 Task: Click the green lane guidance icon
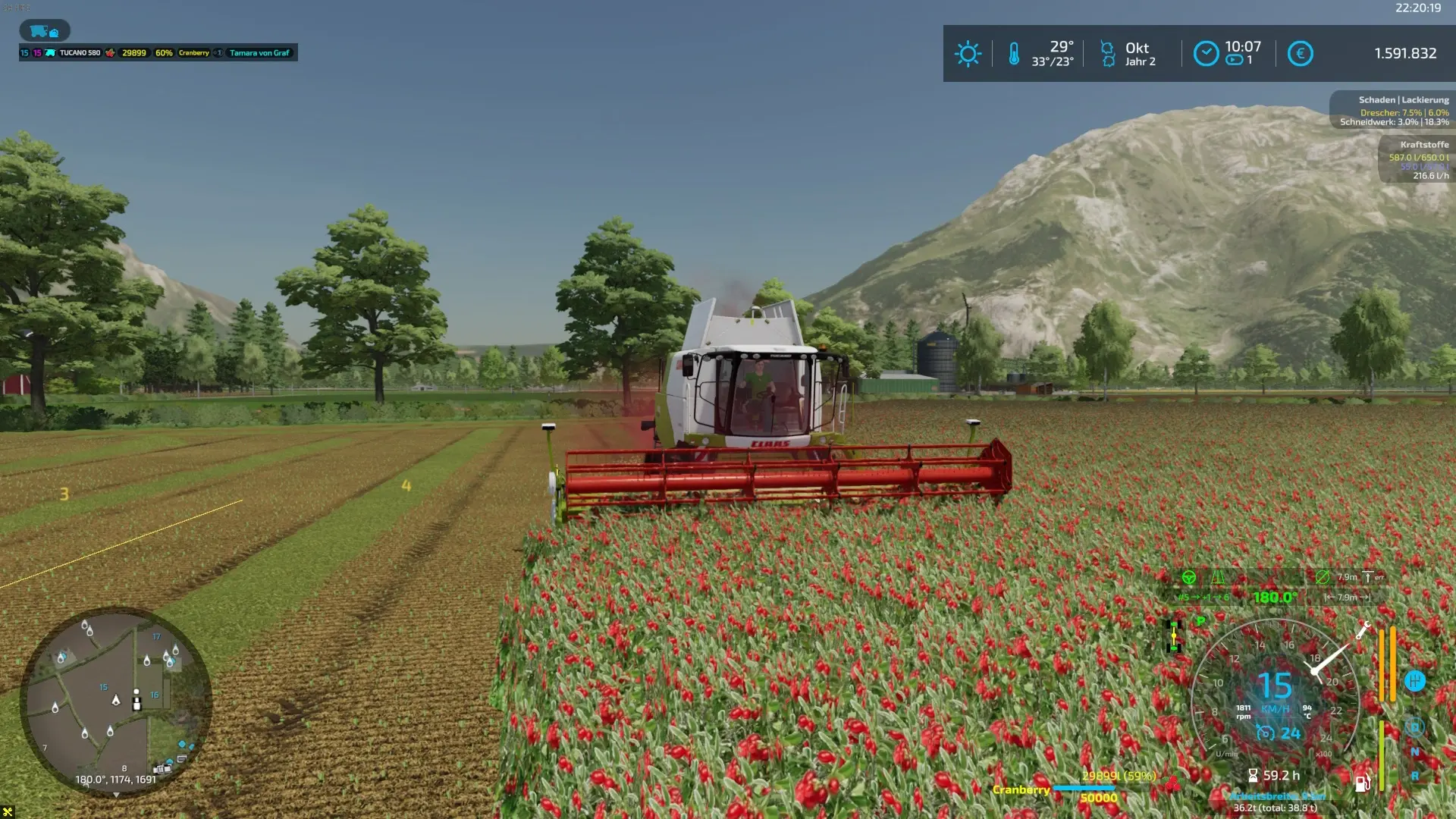click(1218, 578)
